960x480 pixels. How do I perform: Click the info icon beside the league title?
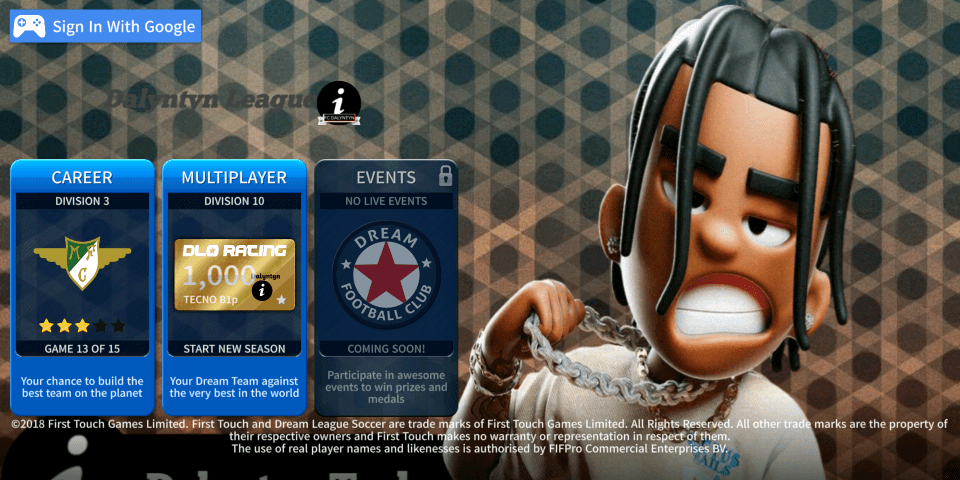(x=339, y=102)
